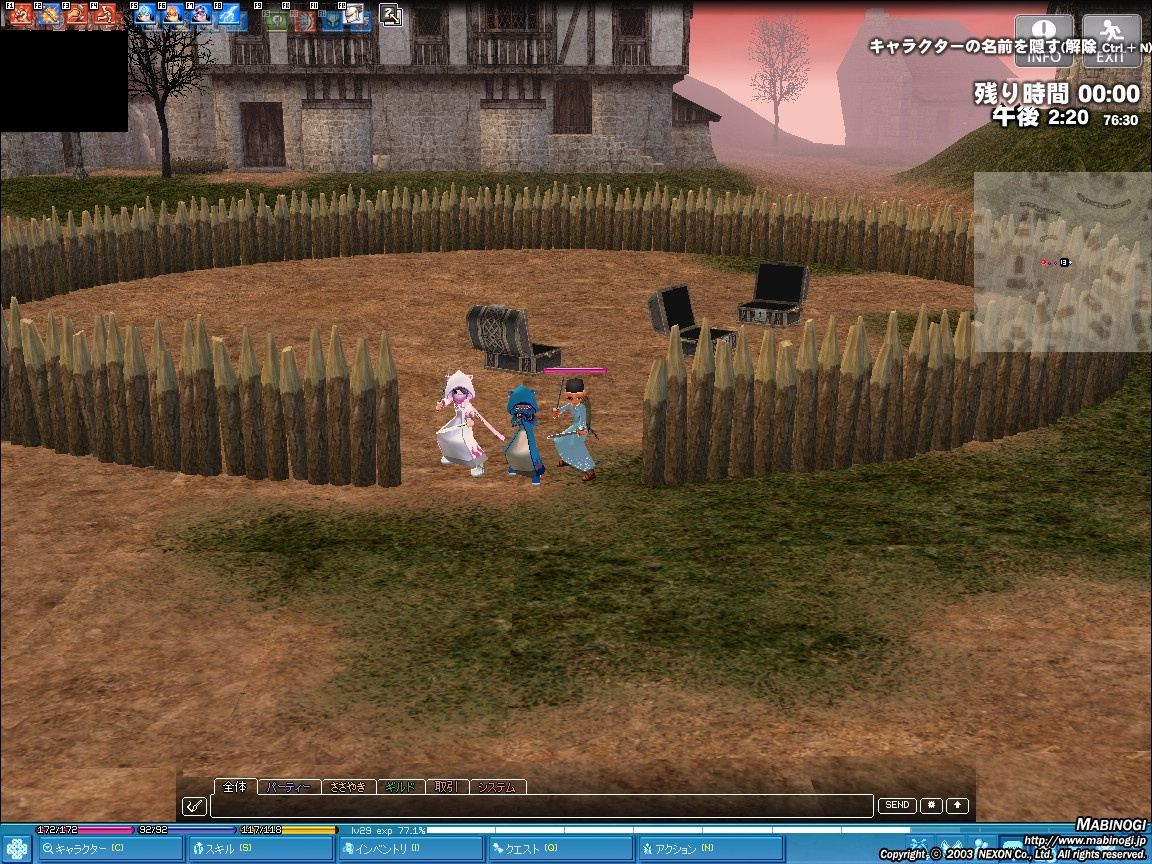Activate the F8 lightning bolt skill

coord(229,15)
